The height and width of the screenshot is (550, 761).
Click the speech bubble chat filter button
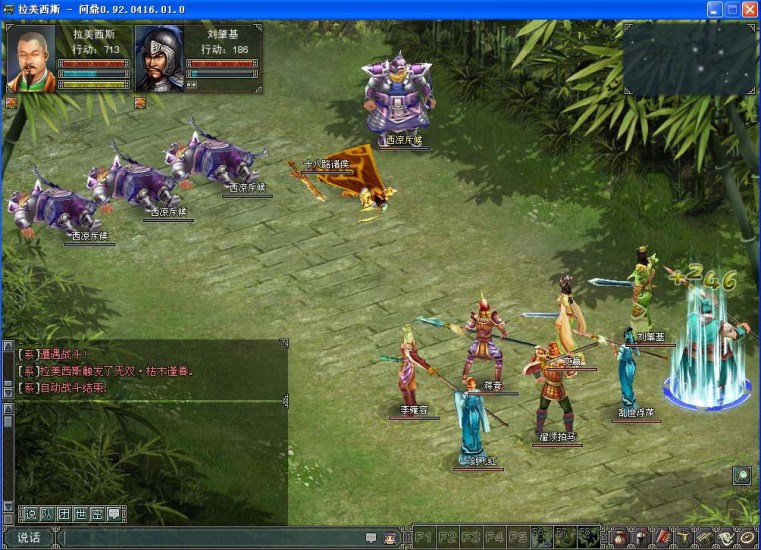point(115,514)
